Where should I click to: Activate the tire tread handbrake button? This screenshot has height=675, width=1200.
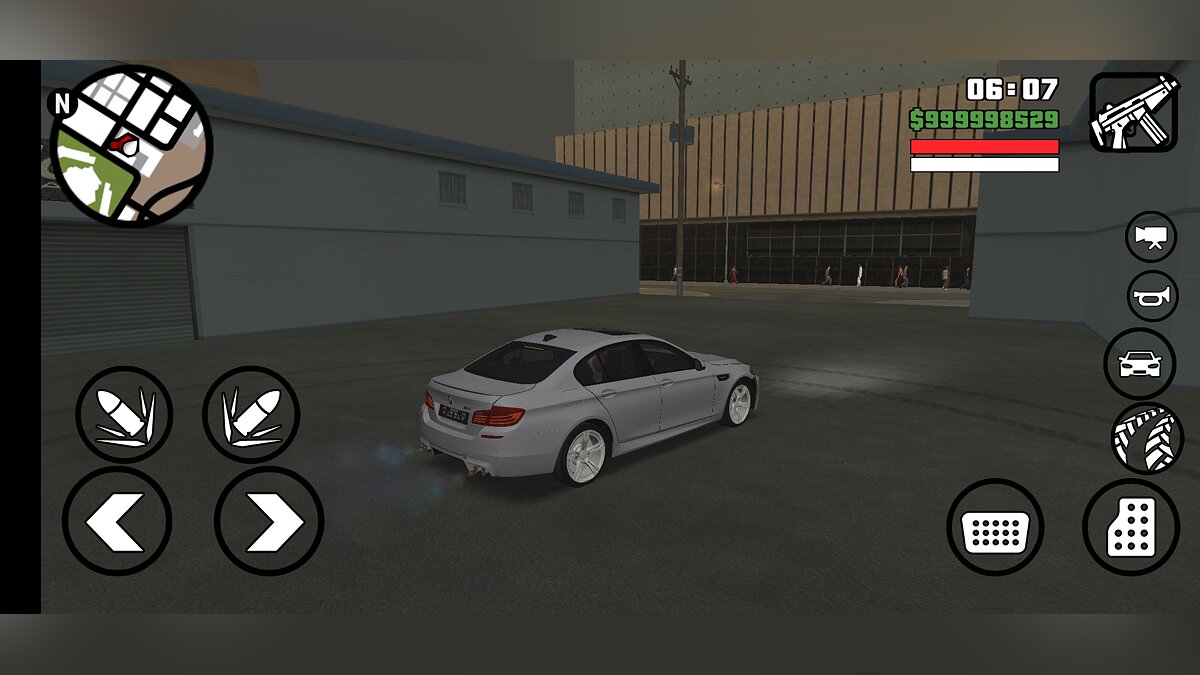[x=1147, y=438]
